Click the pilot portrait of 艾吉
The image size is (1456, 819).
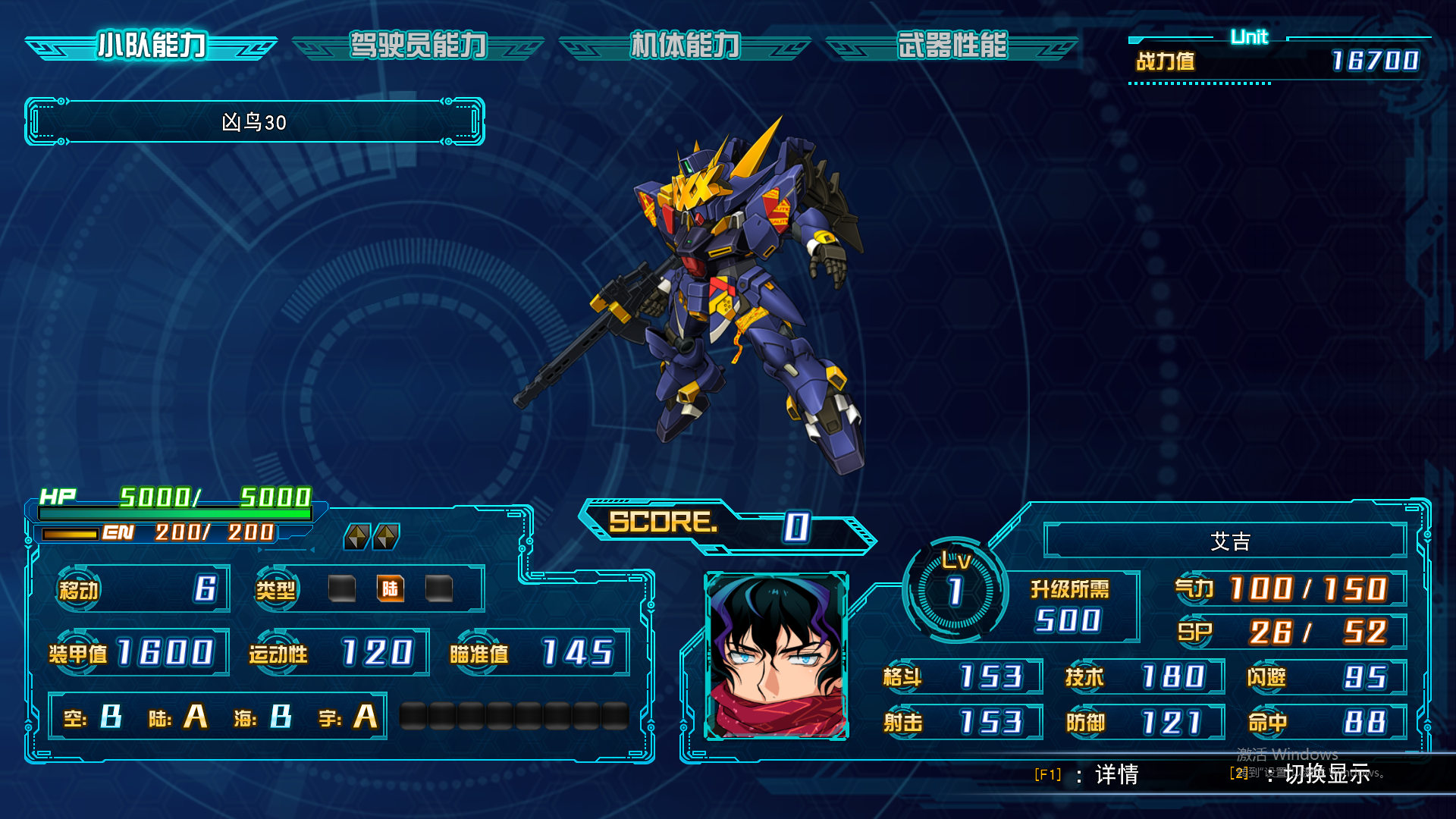777,656
